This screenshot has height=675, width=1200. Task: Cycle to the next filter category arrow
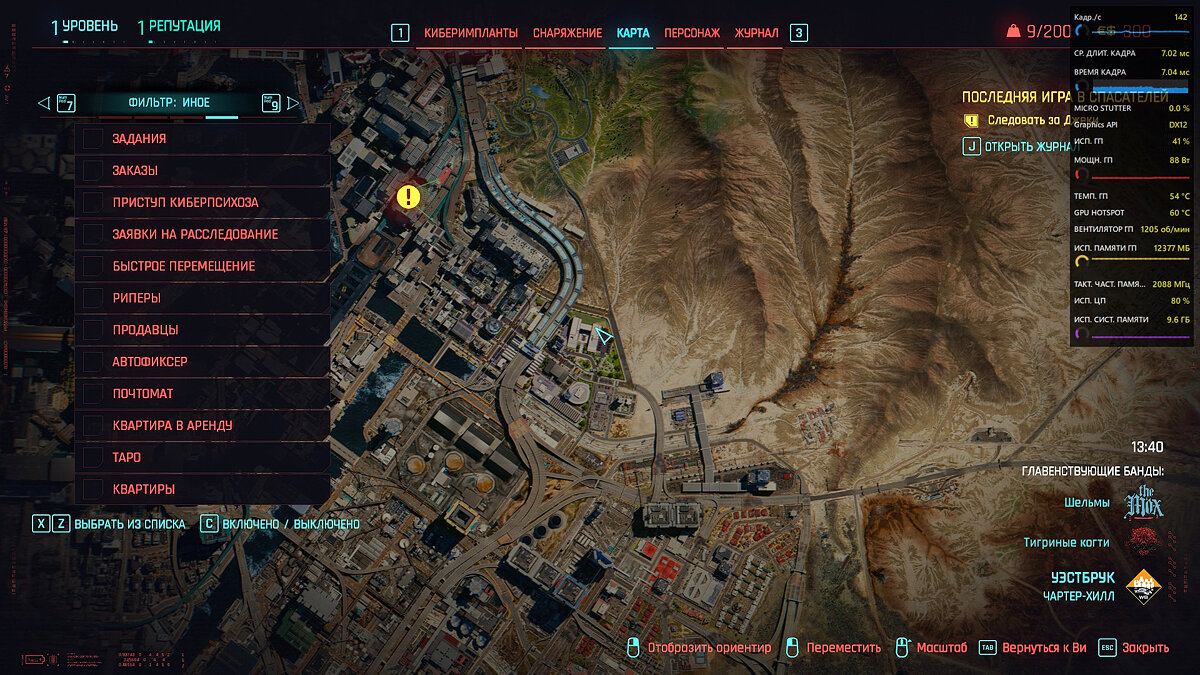click(x=293, y=103)
